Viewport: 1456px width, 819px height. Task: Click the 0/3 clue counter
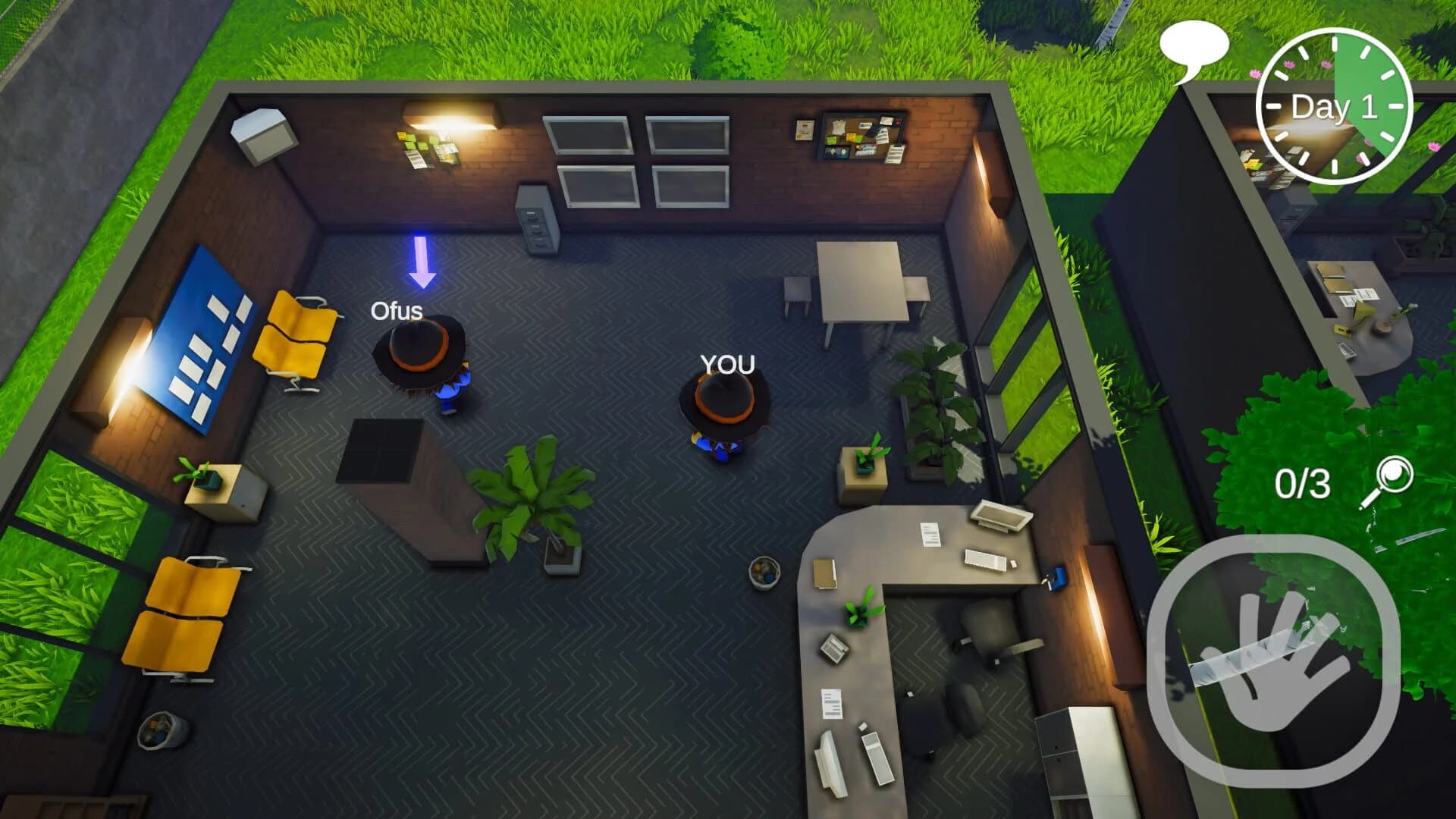pos(1304,483)
